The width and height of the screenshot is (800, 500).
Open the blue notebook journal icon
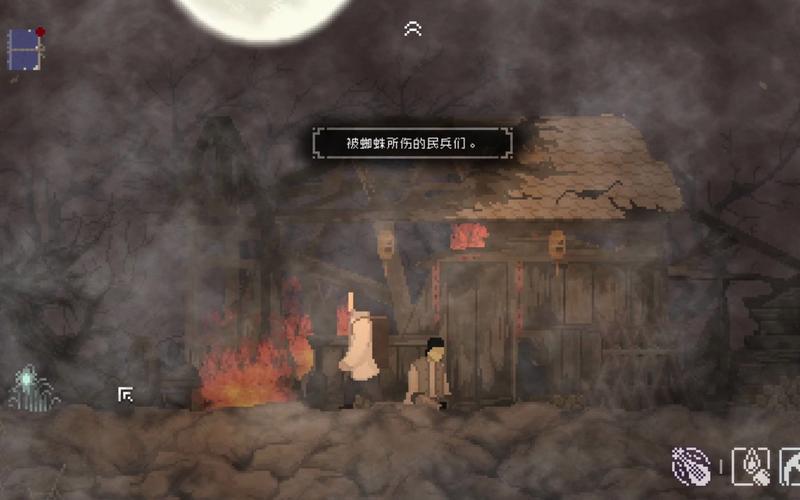(24, 49)
